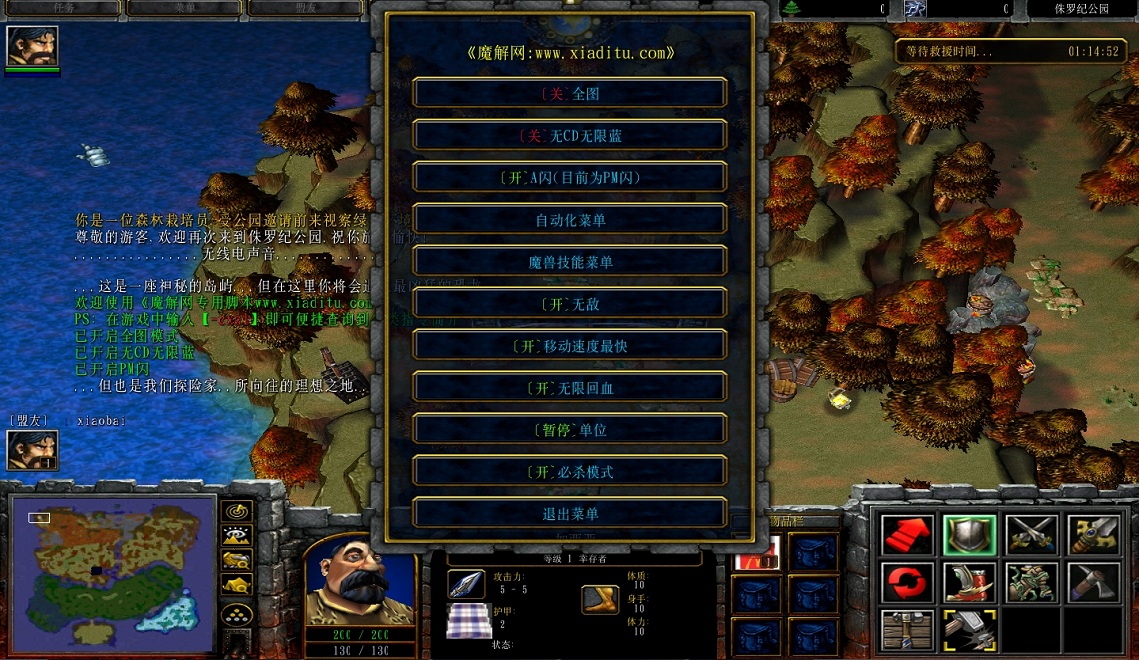
Task: Open the 自动化菜单 submenu
Action: pos(569,219)
